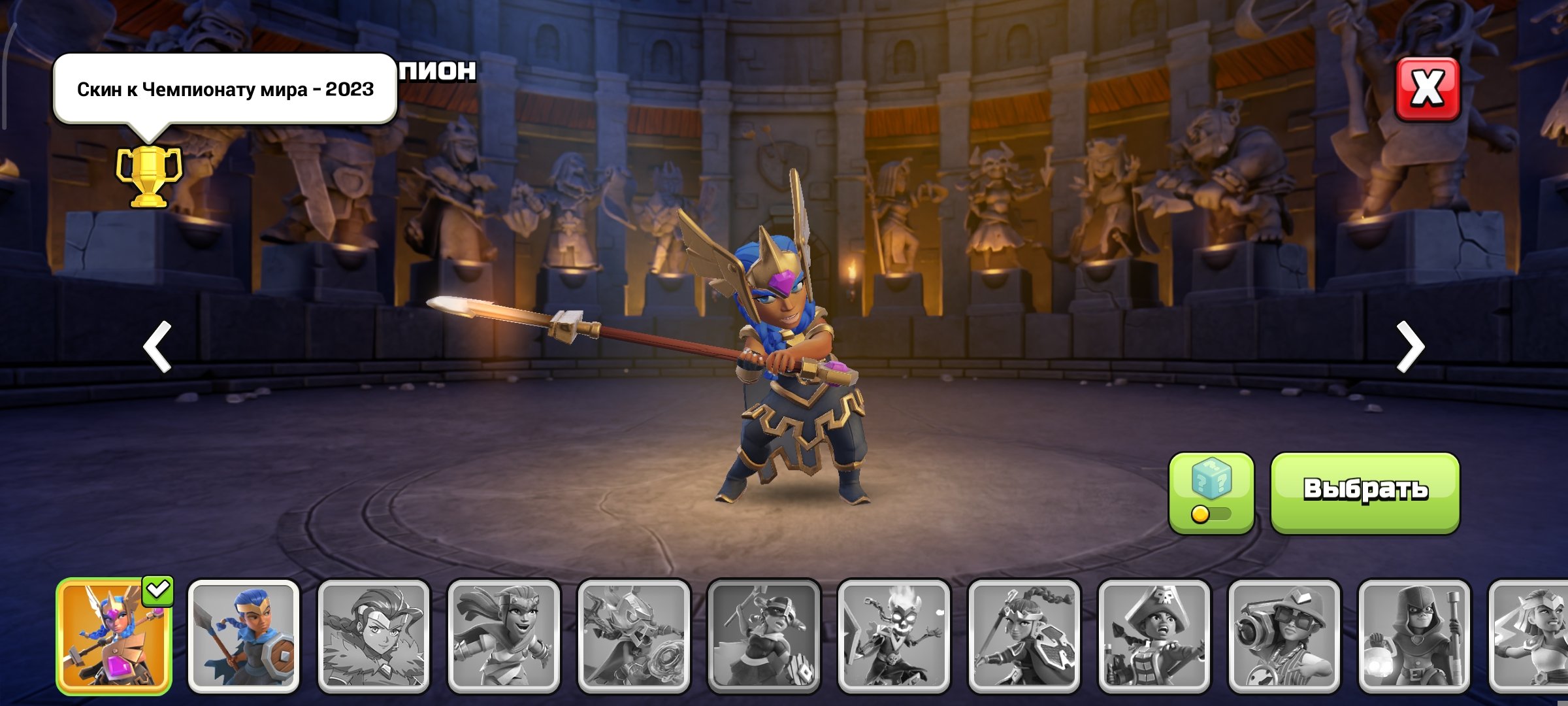Go to the next skin using right arrow
This screenshot has width=1568, height=706.
tap(1411, 346)
